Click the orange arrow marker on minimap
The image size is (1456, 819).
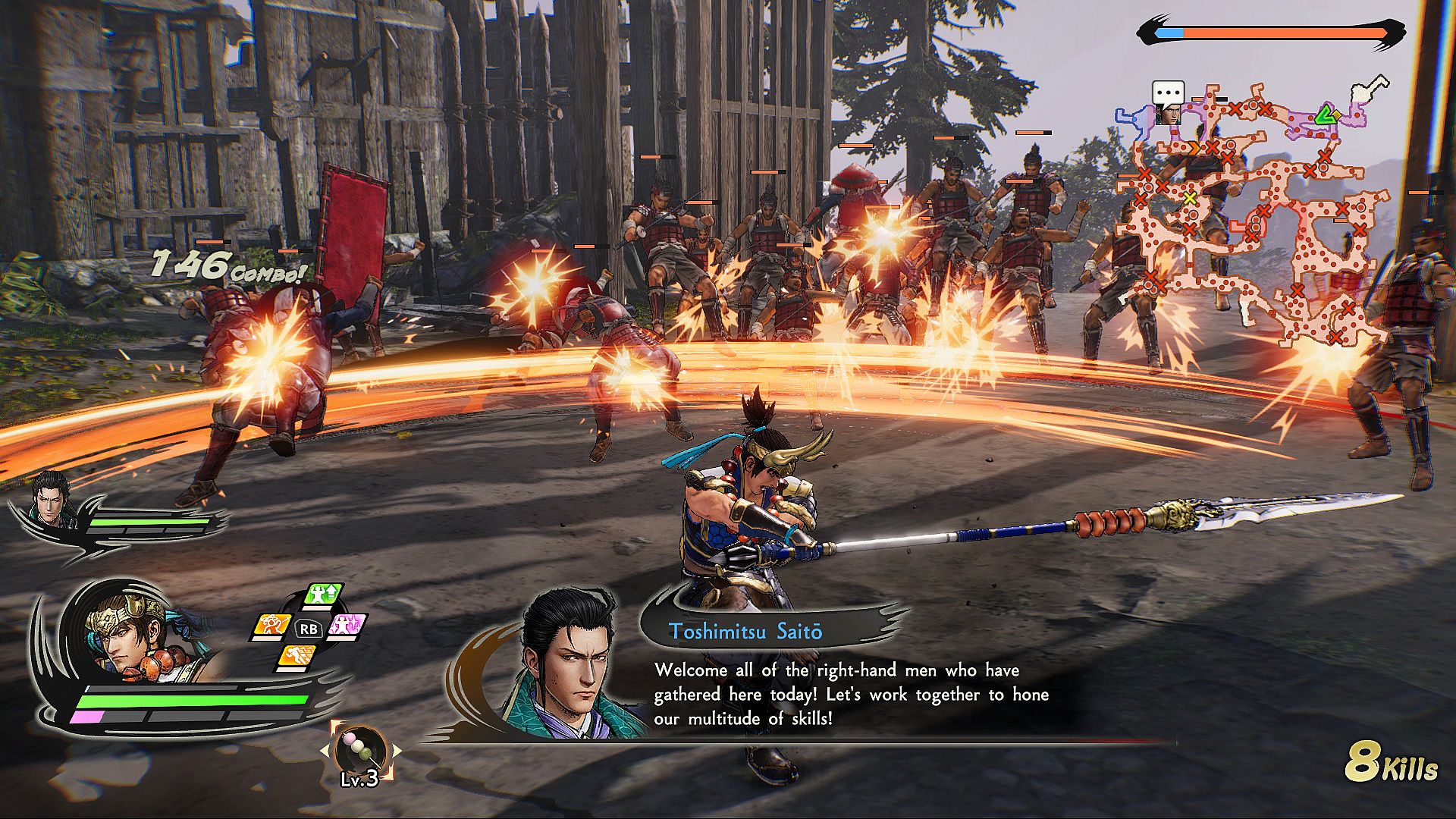tap(1195, 149)
